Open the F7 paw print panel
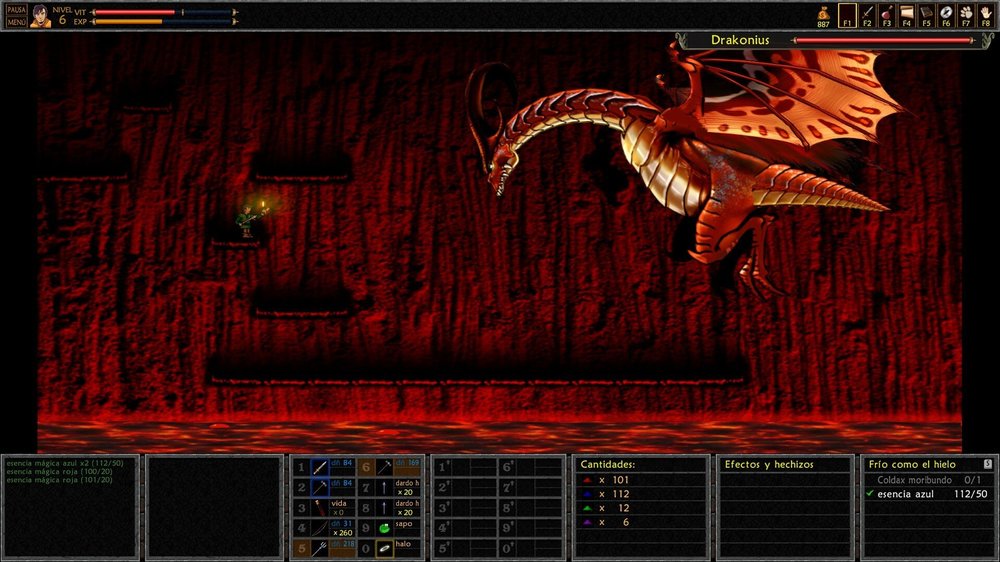Screen dimensions: 1000x562 point(966,14)
